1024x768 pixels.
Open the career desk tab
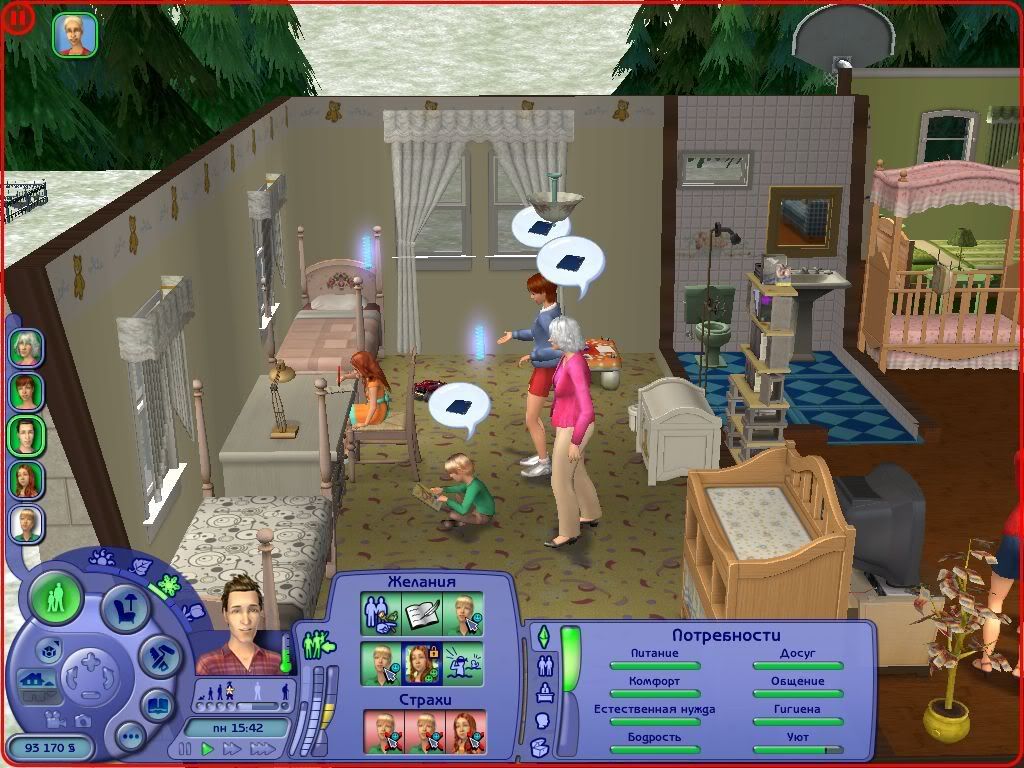[544, 692]
